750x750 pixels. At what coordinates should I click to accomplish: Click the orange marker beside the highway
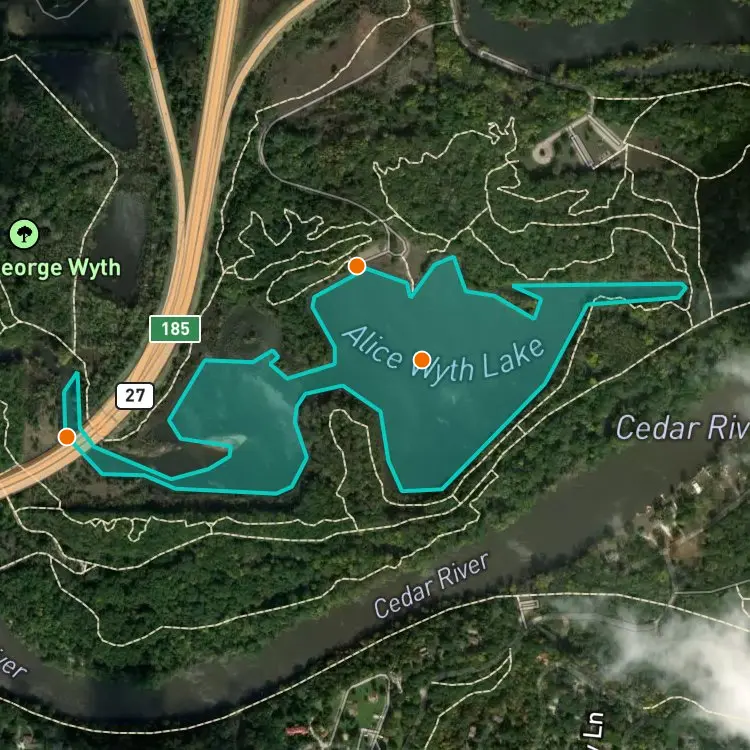point(67,436)
